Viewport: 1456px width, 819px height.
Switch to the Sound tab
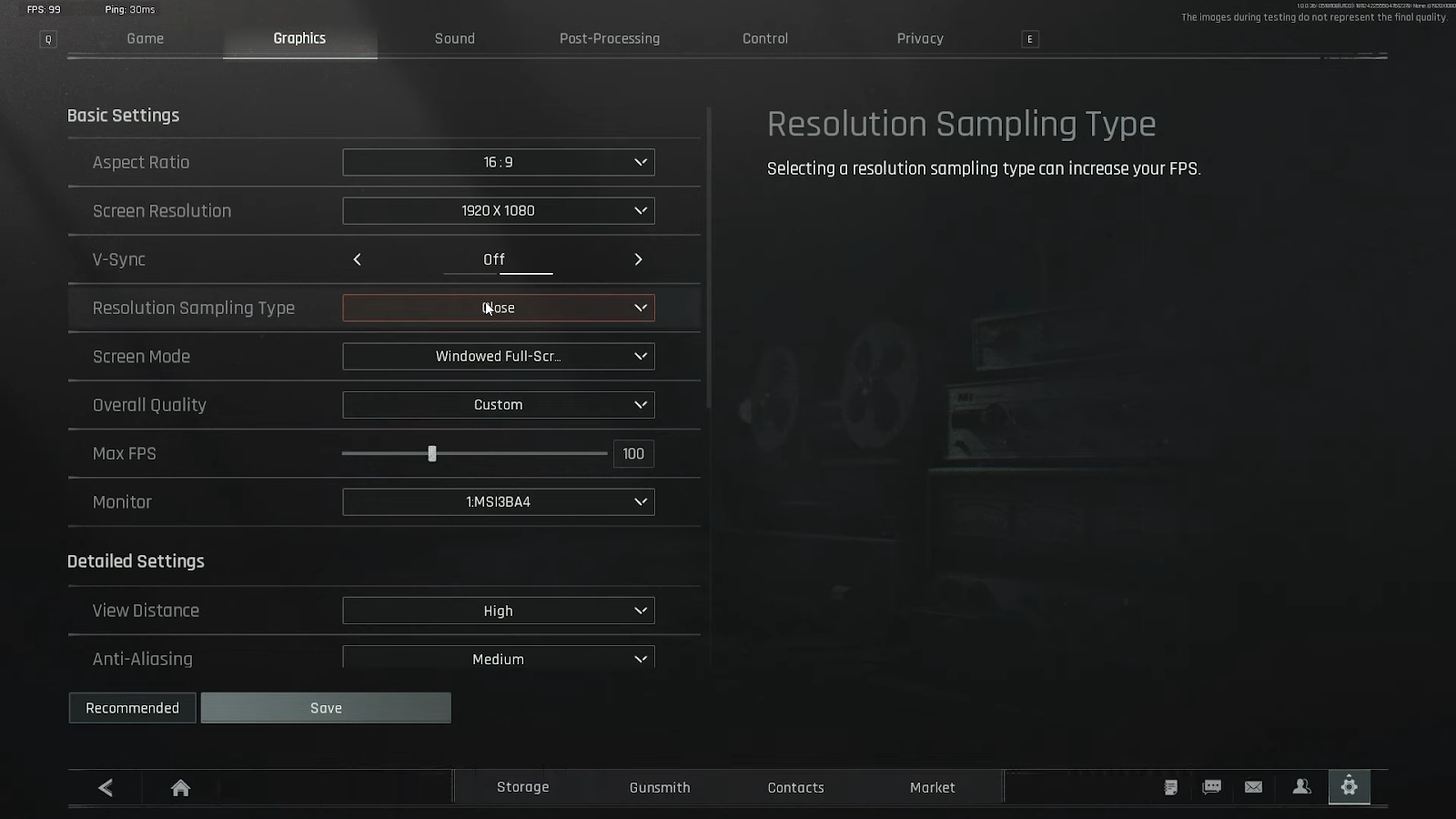(x=454, y=38)
